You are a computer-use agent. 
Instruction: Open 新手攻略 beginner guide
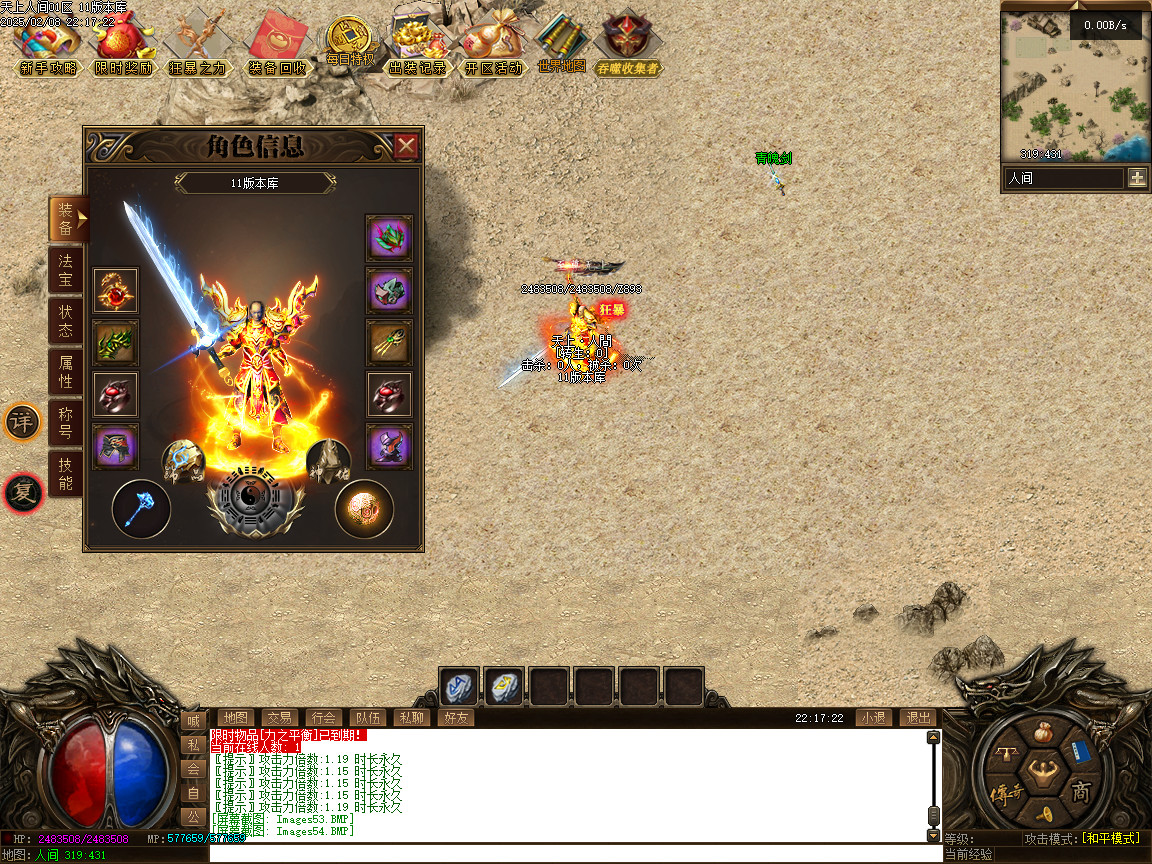47,47
